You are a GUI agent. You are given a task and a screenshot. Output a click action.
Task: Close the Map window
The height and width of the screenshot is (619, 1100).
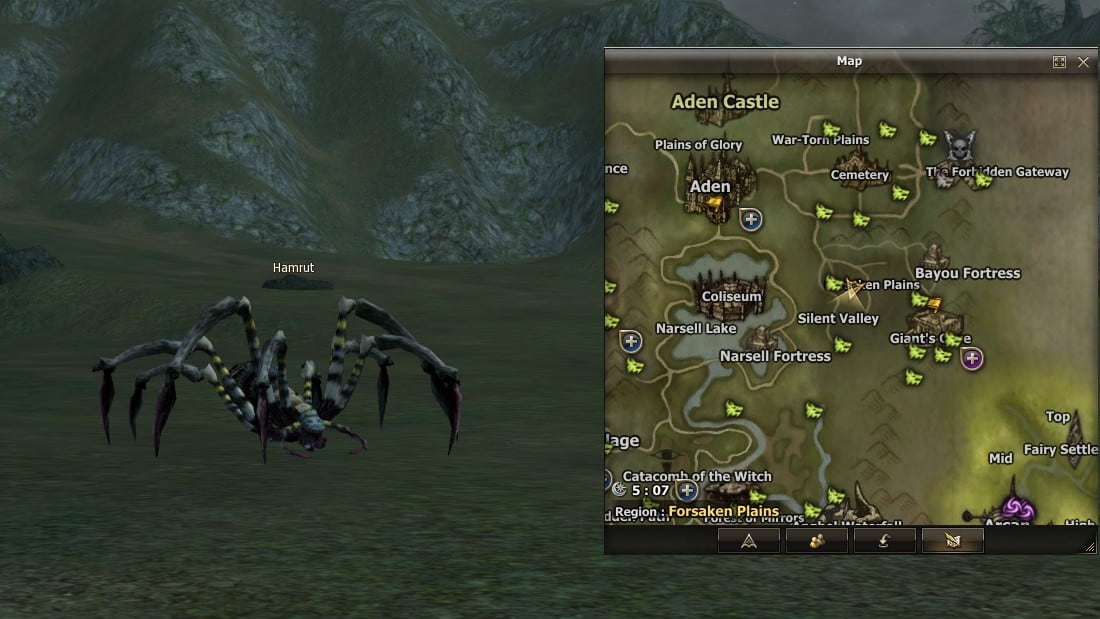[x=1083, y=62]
